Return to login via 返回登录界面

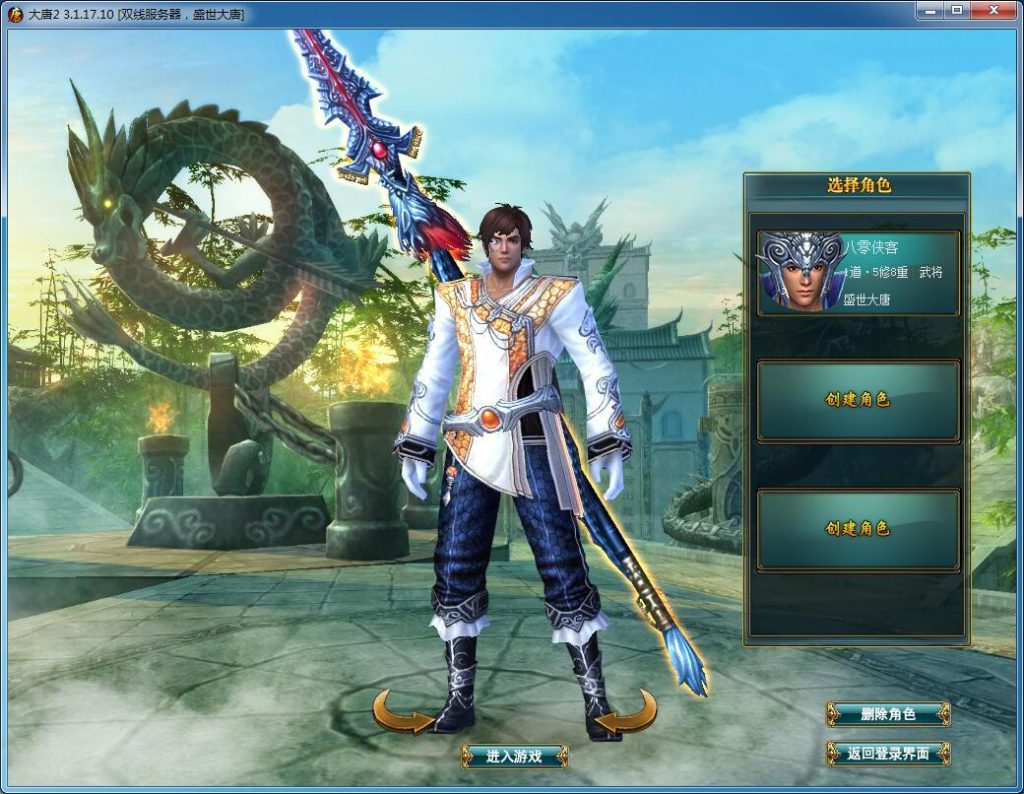pyautogui.click(x=887, y=753)
